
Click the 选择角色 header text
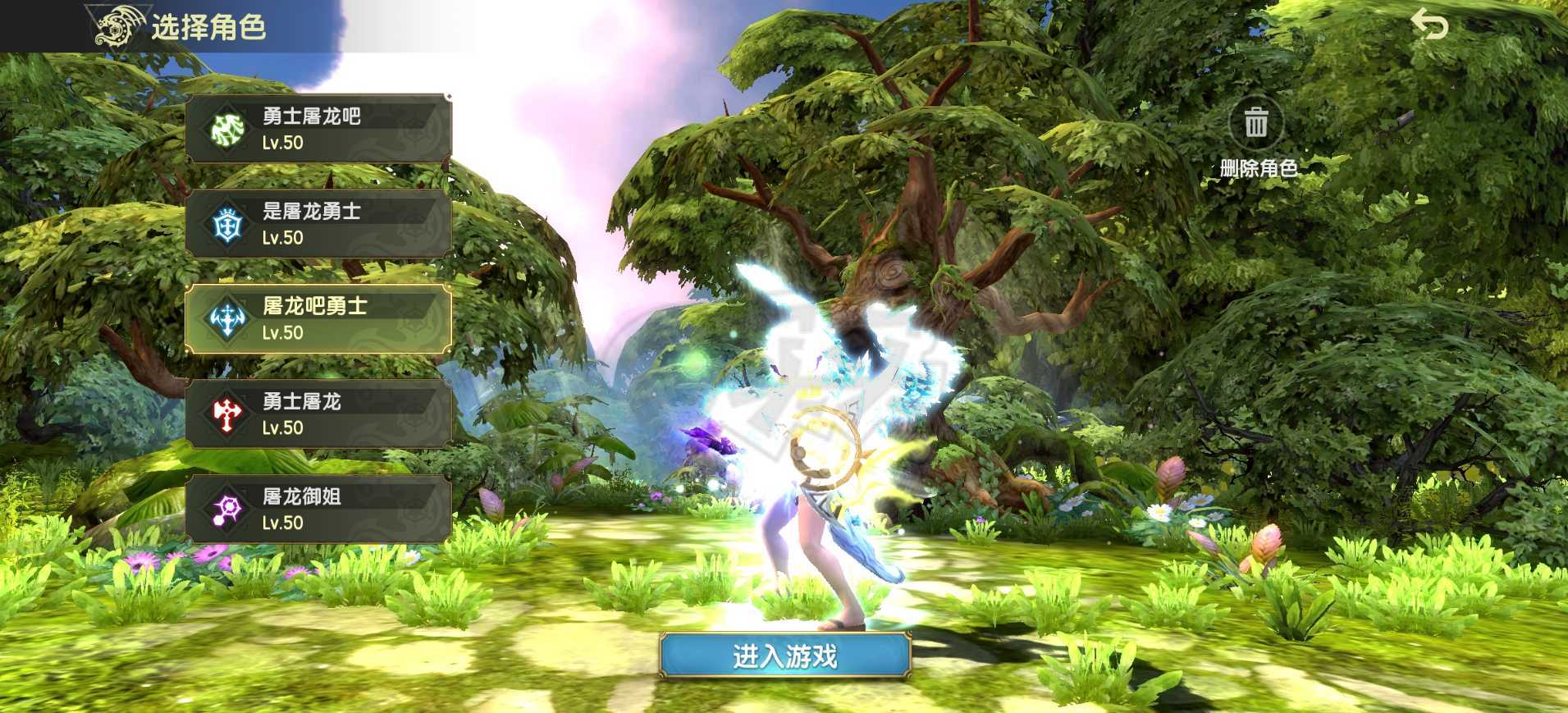pos(208,25)
